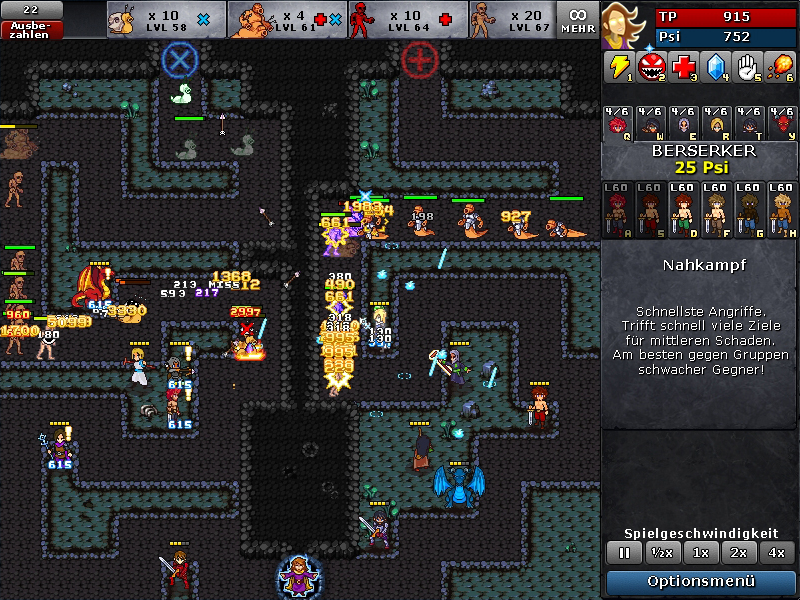Cast the fireball meteor spell
This screenshot has height=600, width=800.
pyautogui.click(x=781, y=67)
